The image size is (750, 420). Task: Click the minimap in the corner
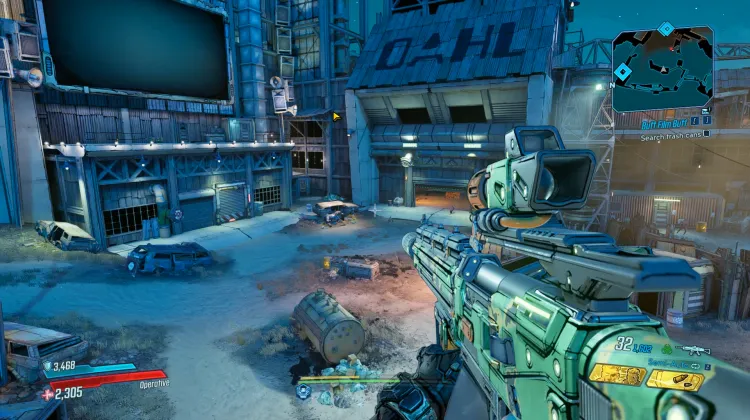(x=662, y=70)
